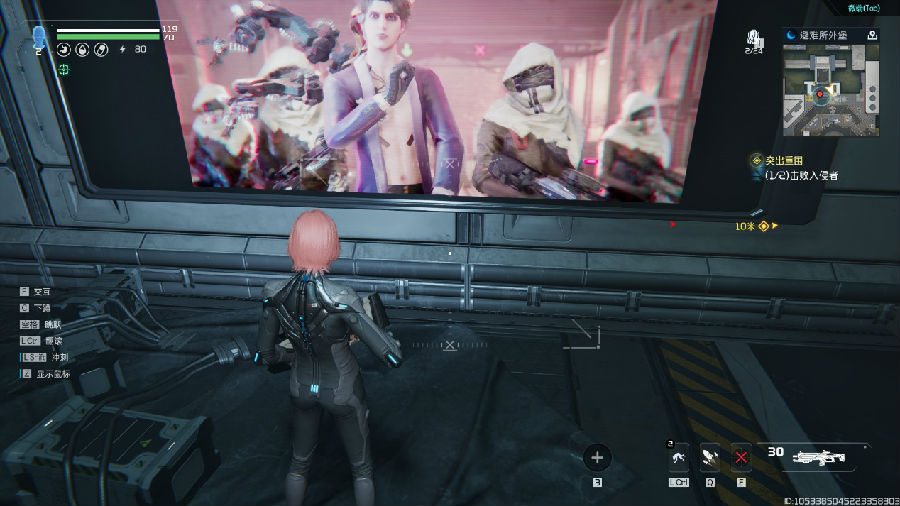Viewport: 900px width, 506px height.
Task: Open the minimap
Action: (824, 90)
